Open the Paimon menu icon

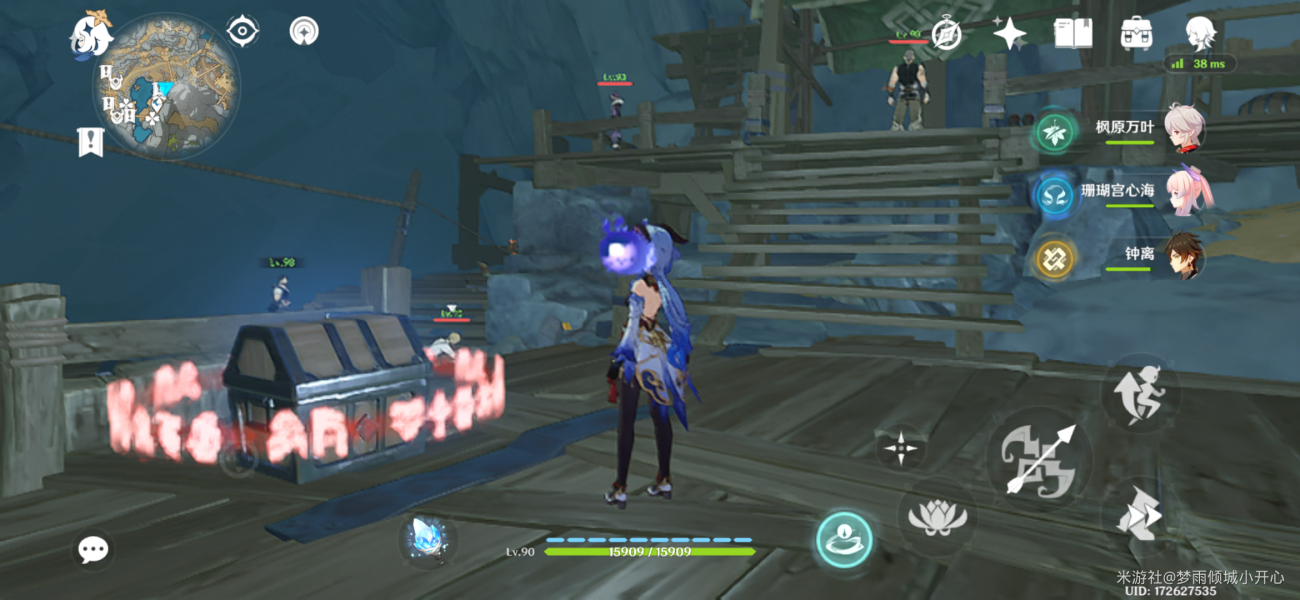(x=90, y=35)
